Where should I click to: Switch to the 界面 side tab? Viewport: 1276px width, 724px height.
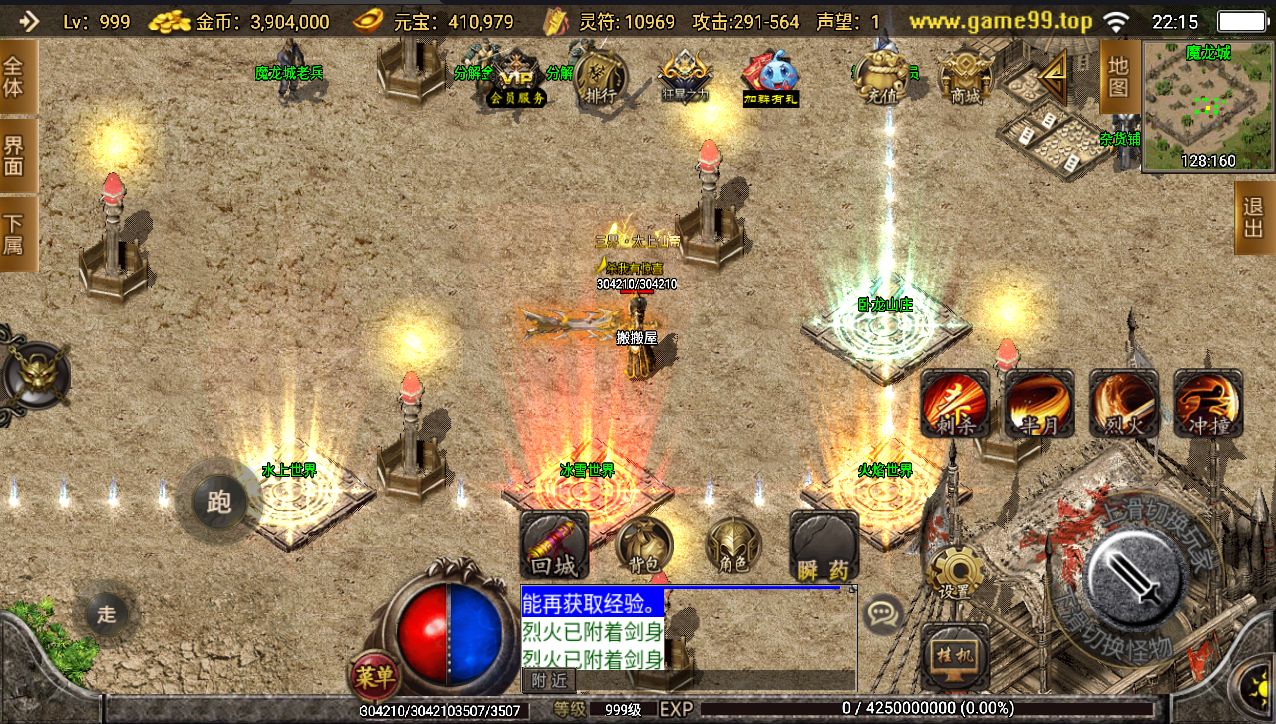pos(15,156)
